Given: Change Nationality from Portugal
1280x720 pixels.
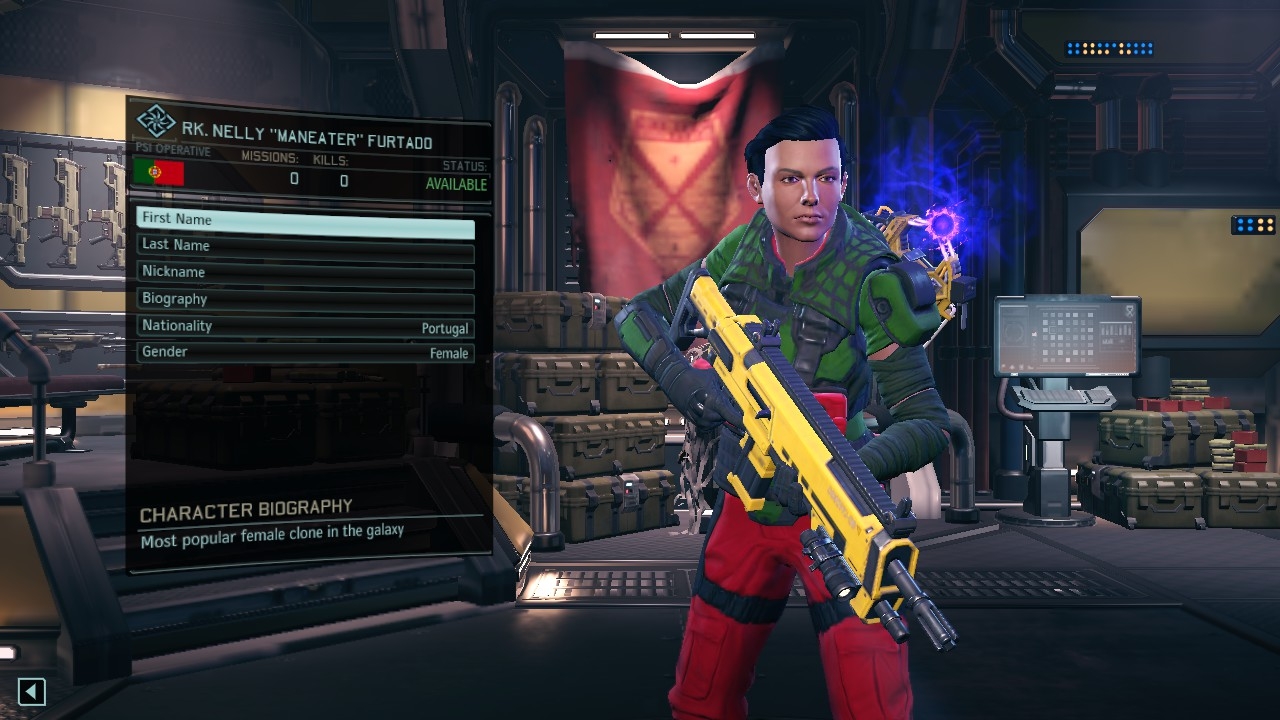Looking at the screenshot, I should (x=305, y=327).
